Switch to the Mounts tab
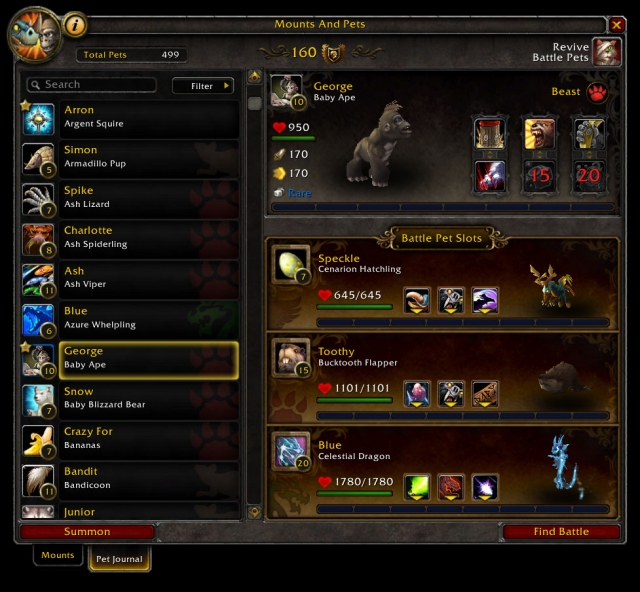The height and width of the screenshot is (592, 640). [x=58, y=555]
